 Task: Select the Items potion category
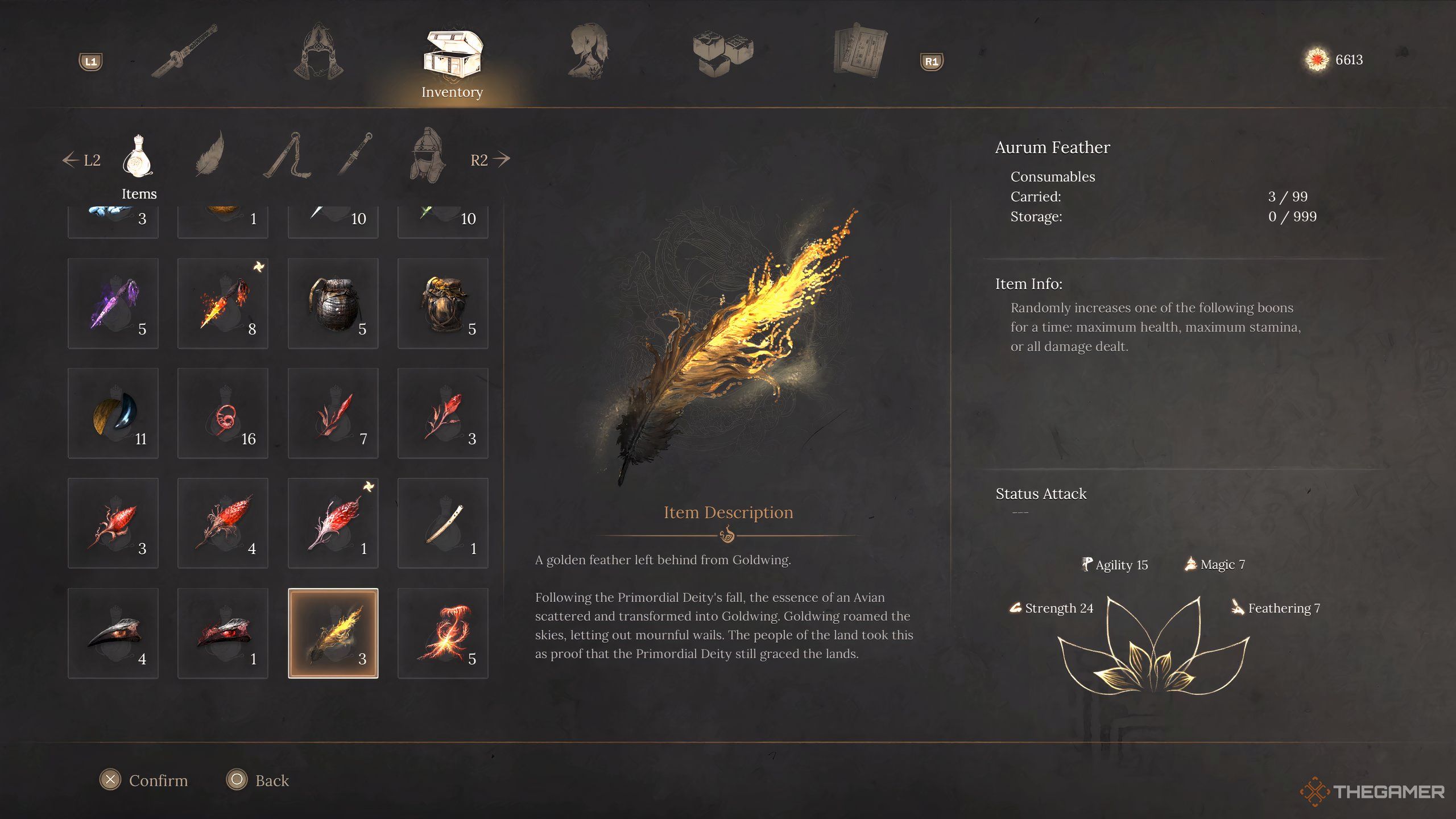pos(138,158)
